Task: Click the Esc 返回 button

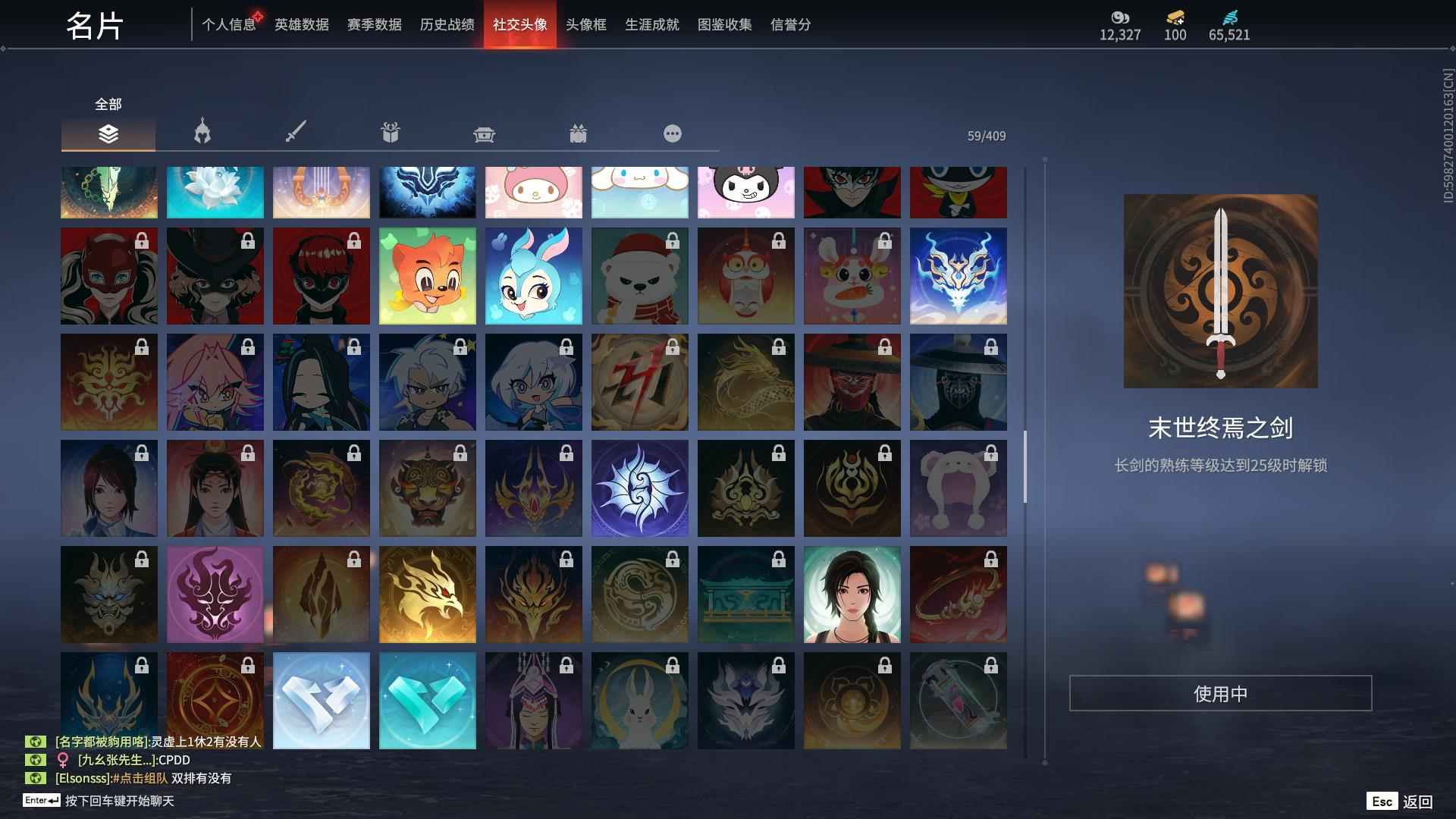Action: click(1401, 800)
